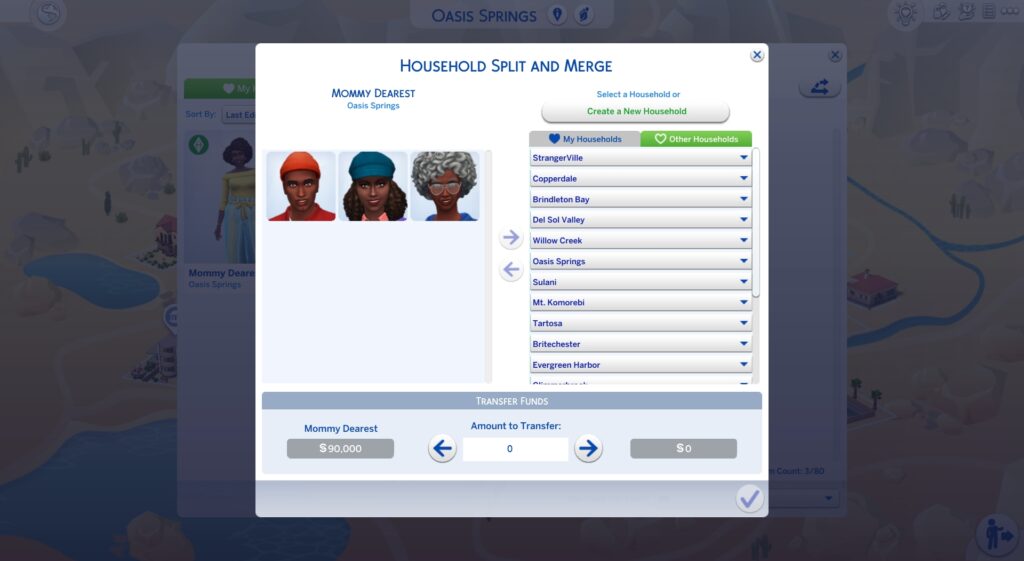Select the Sim wearing the orange beanie
The image size is (1024, 561).
pos(301,186)
